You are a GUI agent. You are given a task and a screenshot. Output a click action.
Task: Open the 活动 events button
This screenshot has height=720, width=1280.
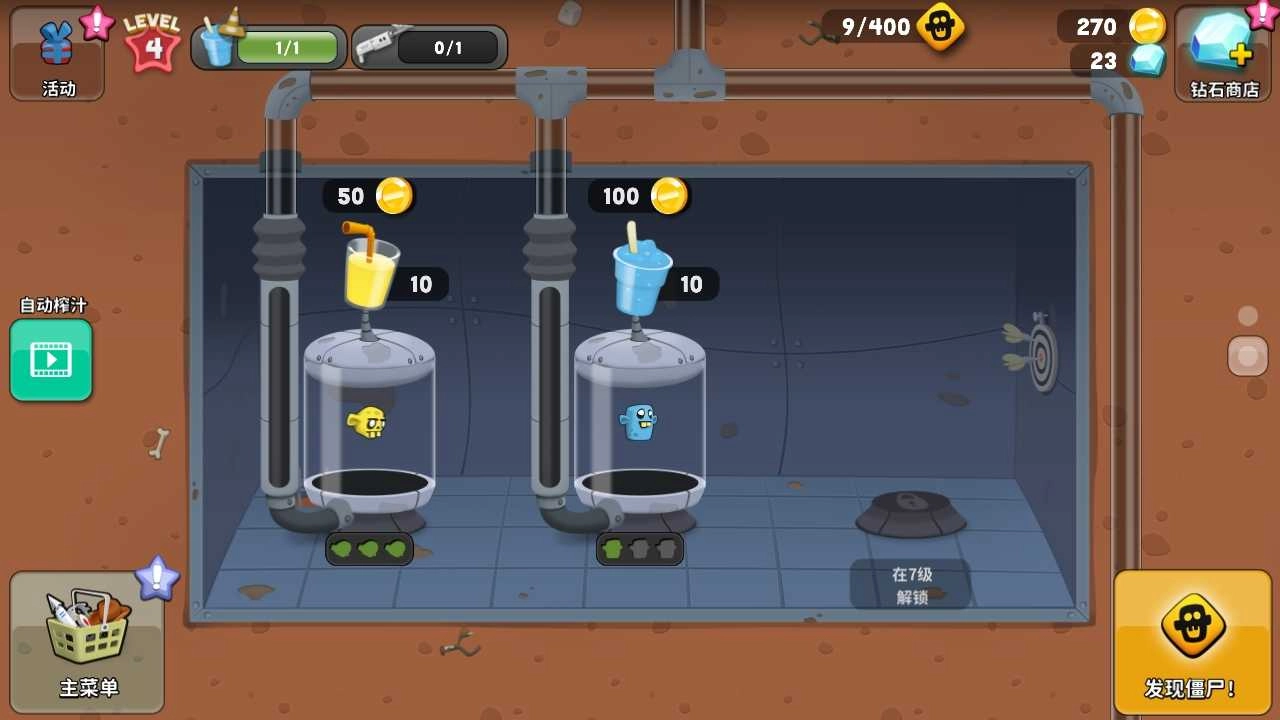(x=57, y=53)
